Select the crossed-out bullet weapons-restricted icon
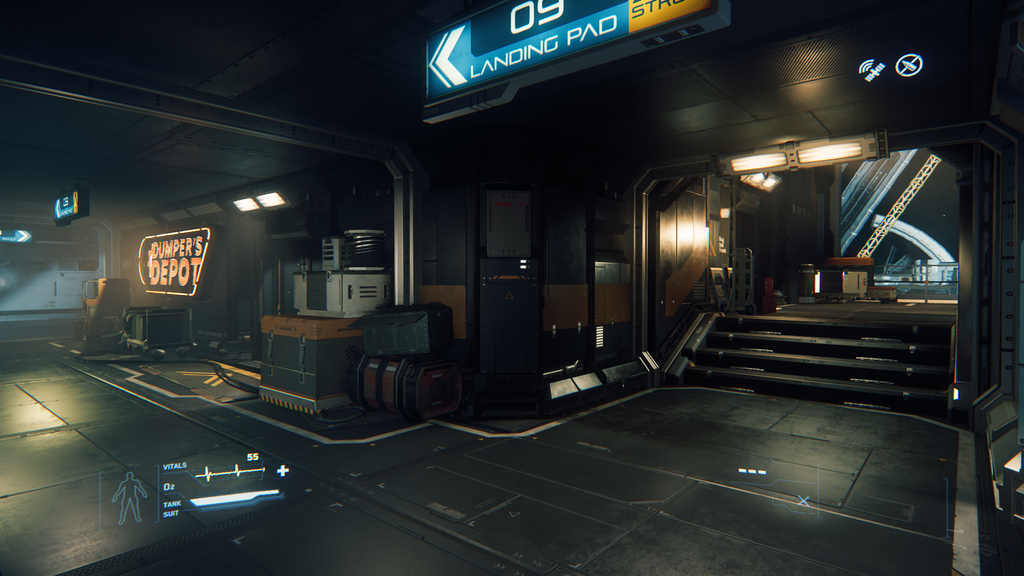 908,65
